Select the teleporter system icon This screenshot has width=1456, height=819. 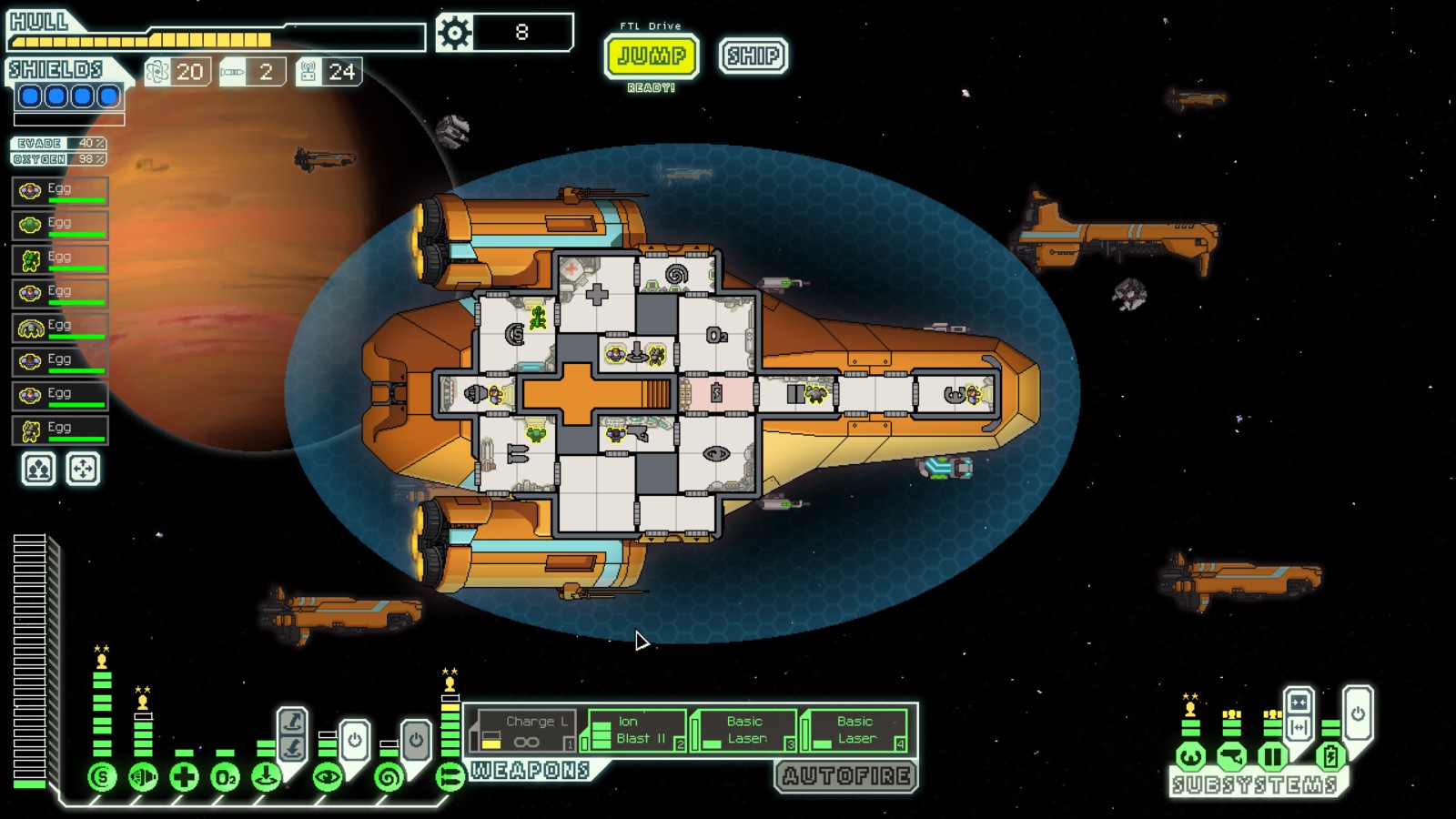266,777
